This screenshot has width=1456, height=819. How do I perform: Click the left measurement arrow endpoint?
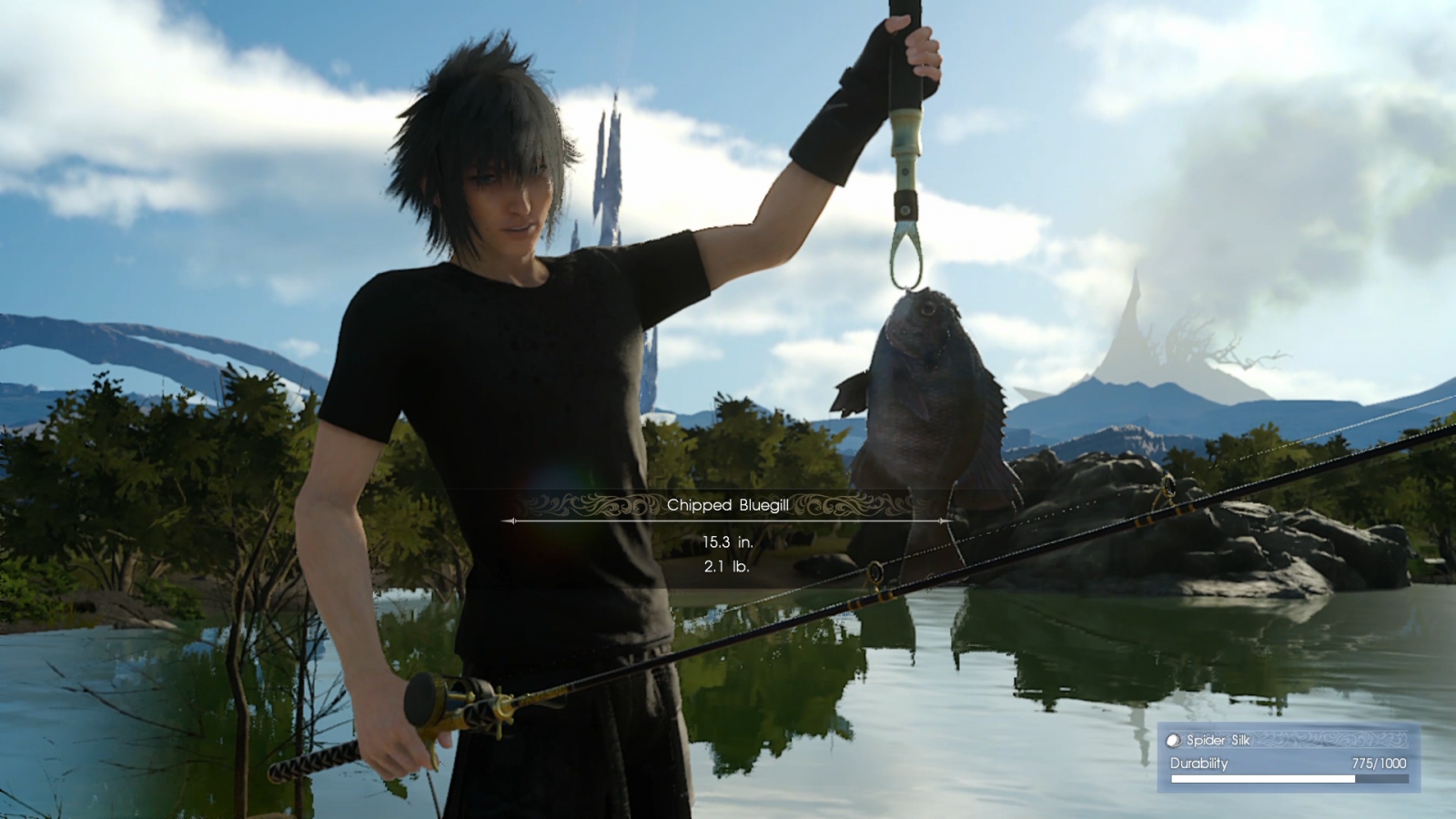[x=510, y=521]
